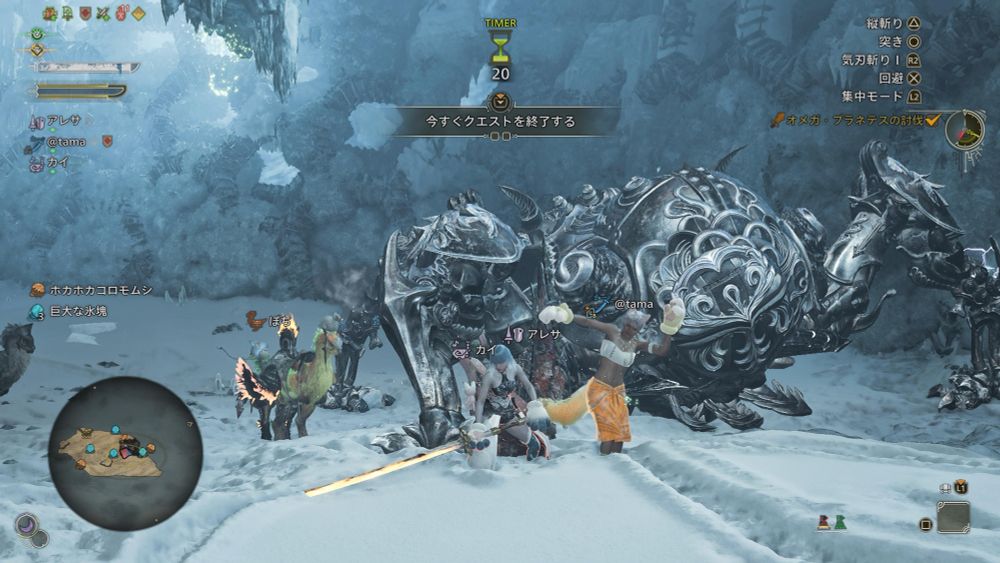1000x563 pixels.
Task: Click the monster compass icon beside the objective
Action: (x=965, y=129)
